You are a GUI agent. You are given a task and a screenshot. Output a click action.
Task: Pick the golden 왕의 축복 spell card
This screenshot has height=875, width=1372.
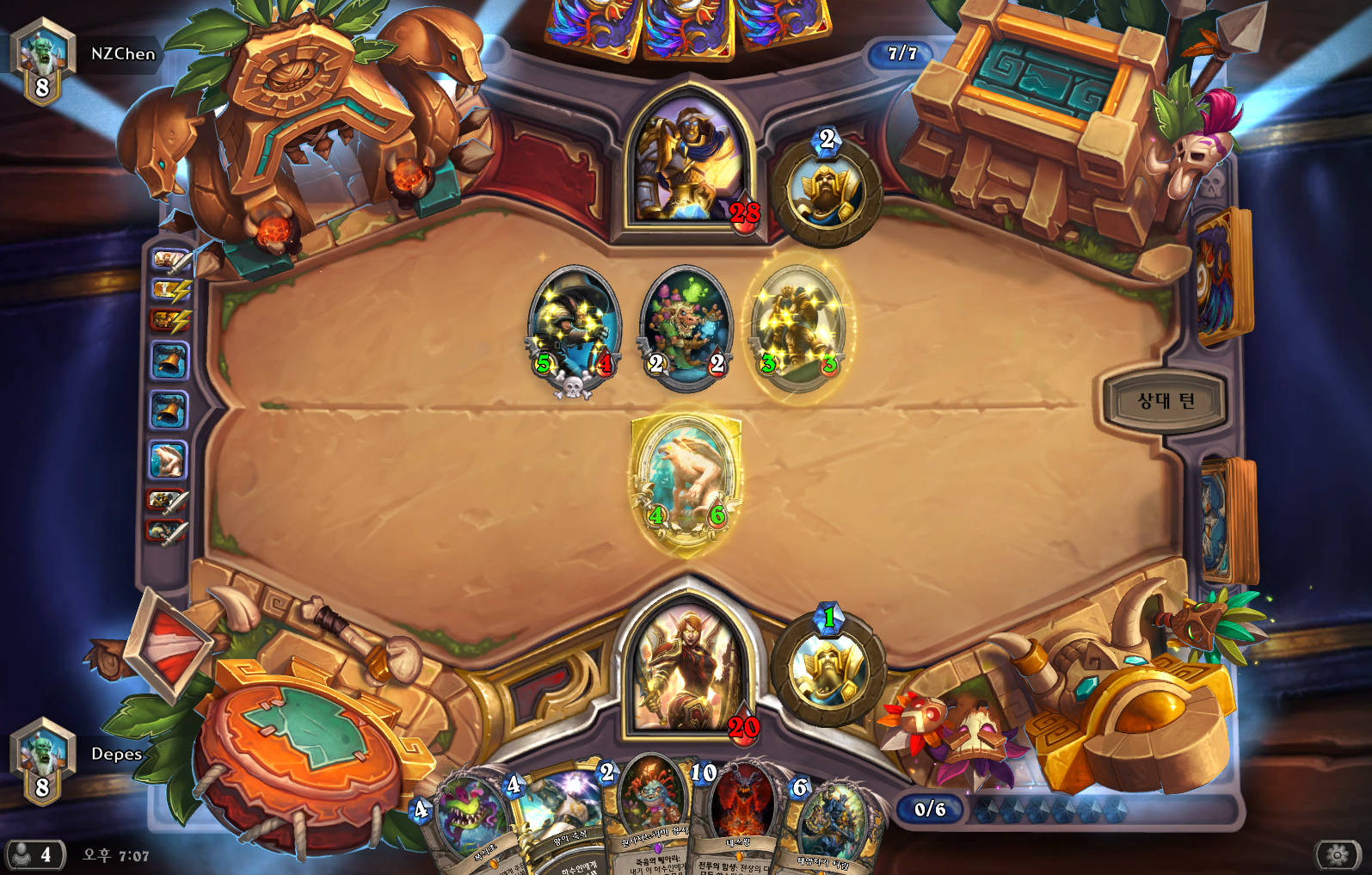(557, 822)
